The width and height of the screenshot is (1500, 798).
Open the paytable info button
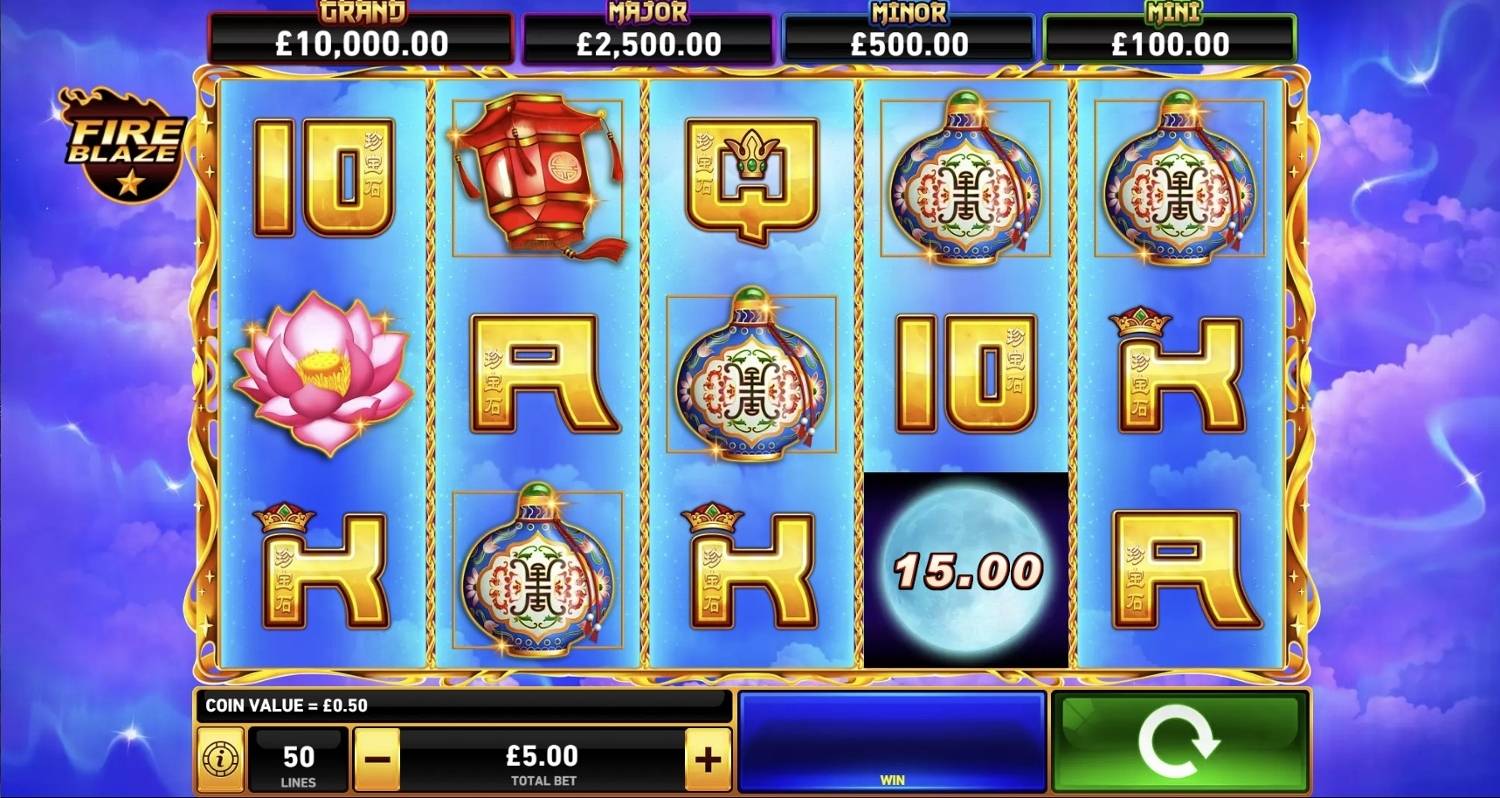220,760
